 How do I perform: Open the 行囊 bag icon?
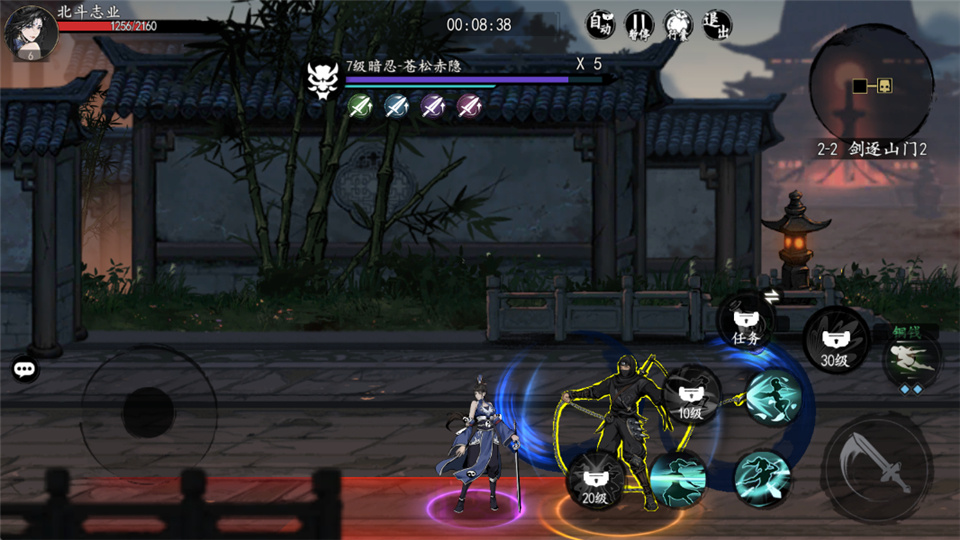point(678,24)
